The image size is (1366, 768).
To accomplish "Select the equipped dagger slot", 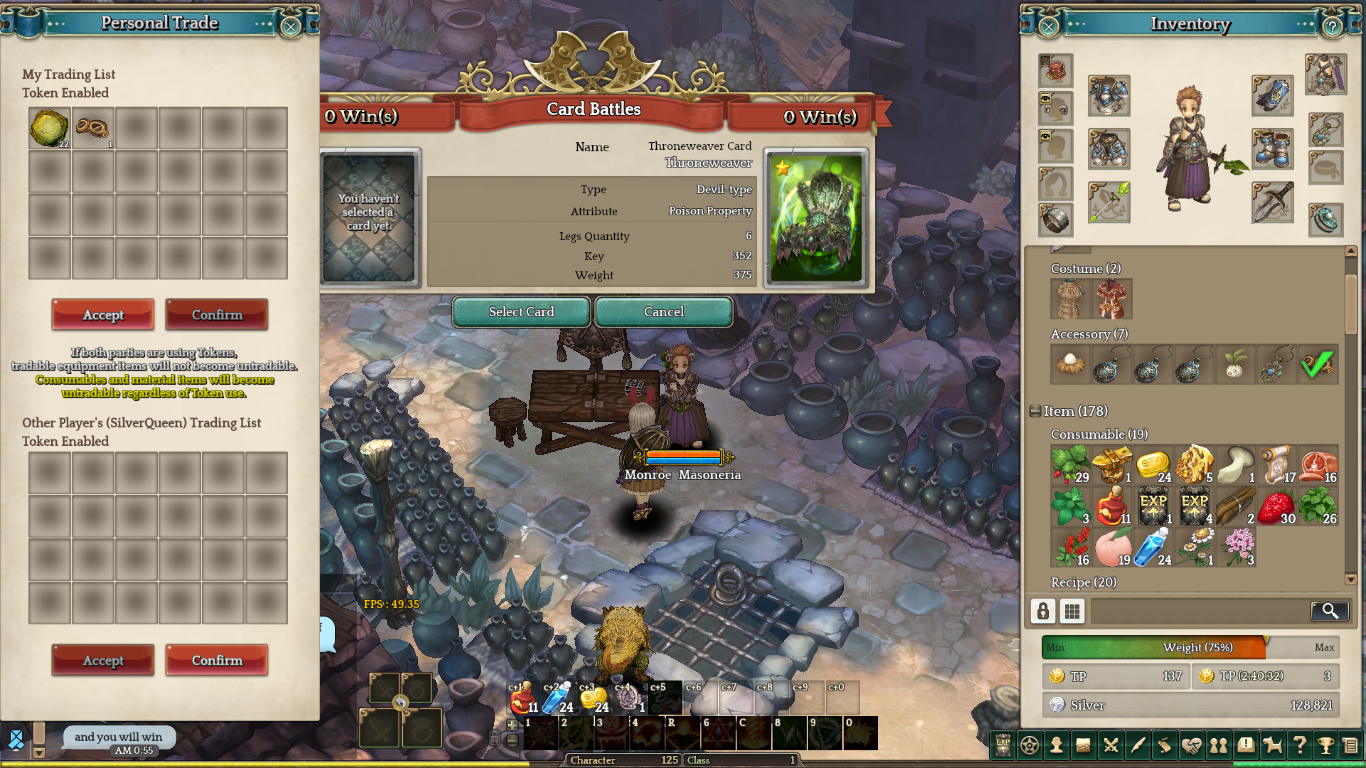I will [1272, 202].
